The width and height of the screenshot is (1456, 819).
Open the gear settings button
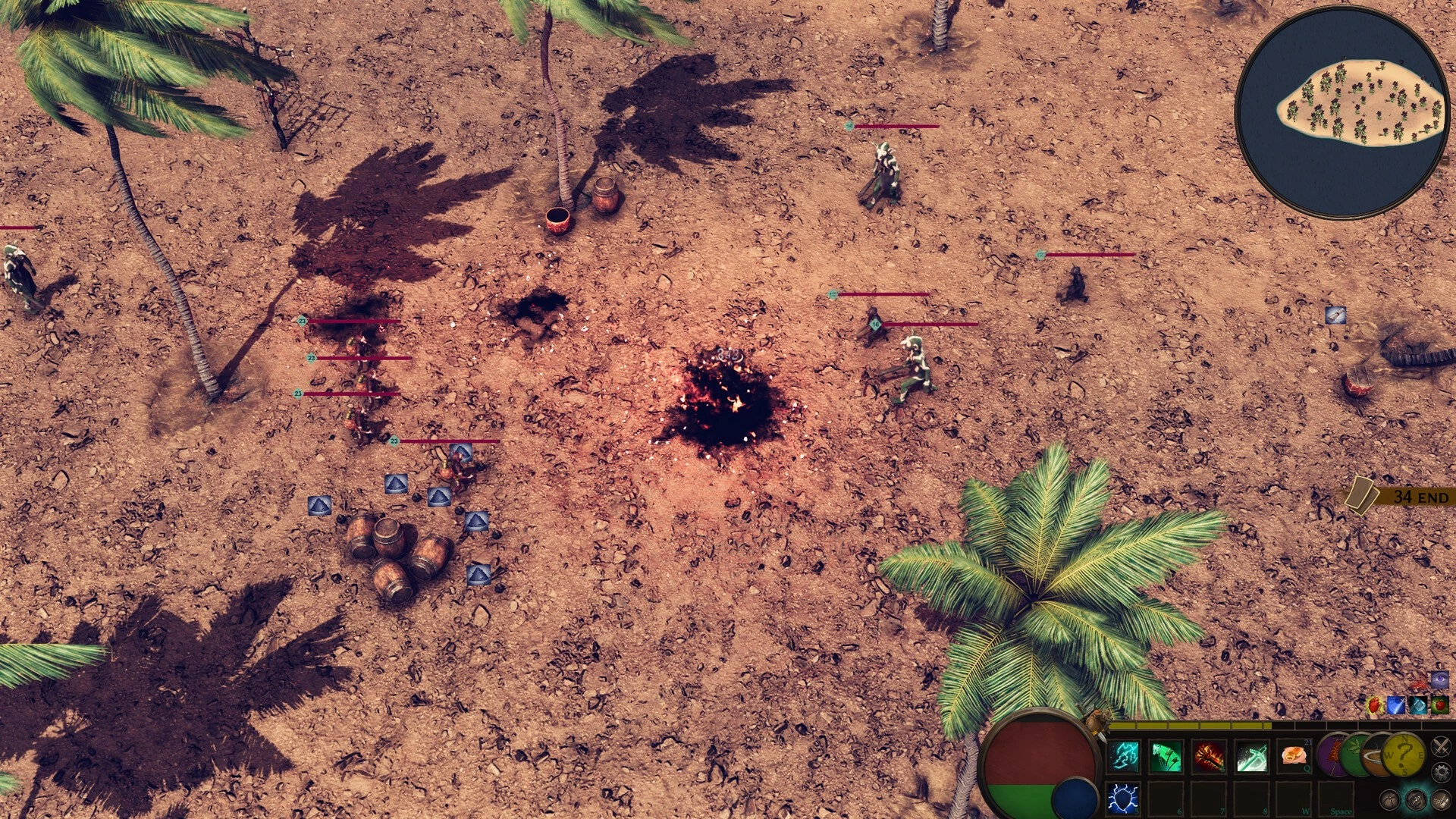tap(1441, 773)
